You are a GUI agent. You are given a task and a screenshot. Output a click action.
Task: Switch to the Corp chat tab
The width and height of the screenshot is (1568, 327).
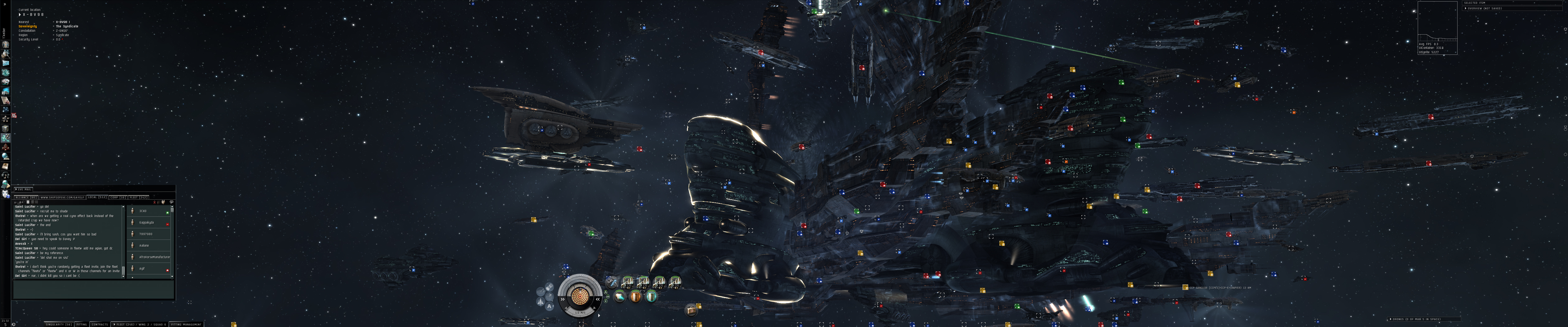pyautogui.click(x=118, y=197)
